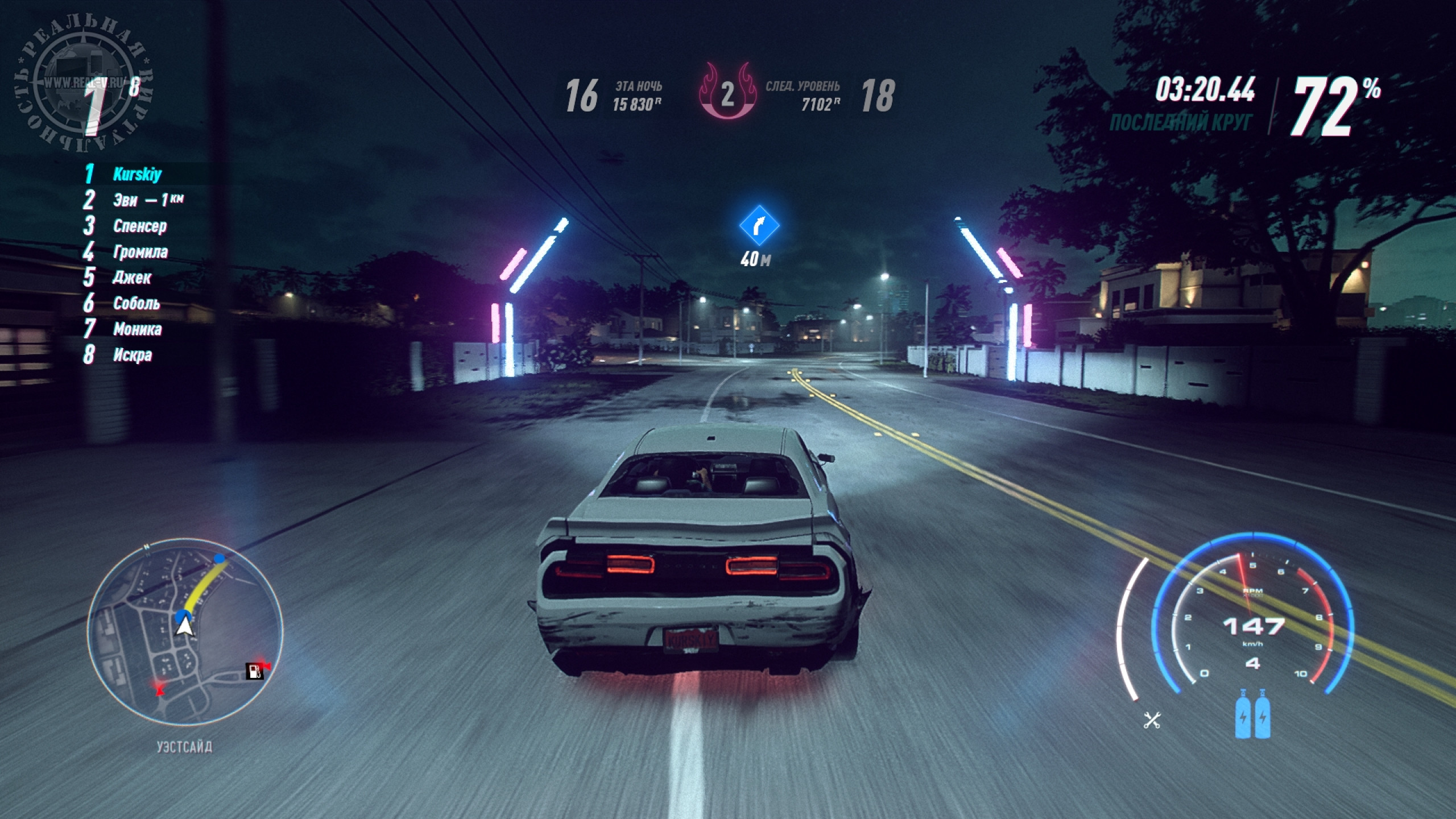This screenshot has width=1456, height=819.
Task: Click the blue turn direction indicator
Action: coord(759,226)
